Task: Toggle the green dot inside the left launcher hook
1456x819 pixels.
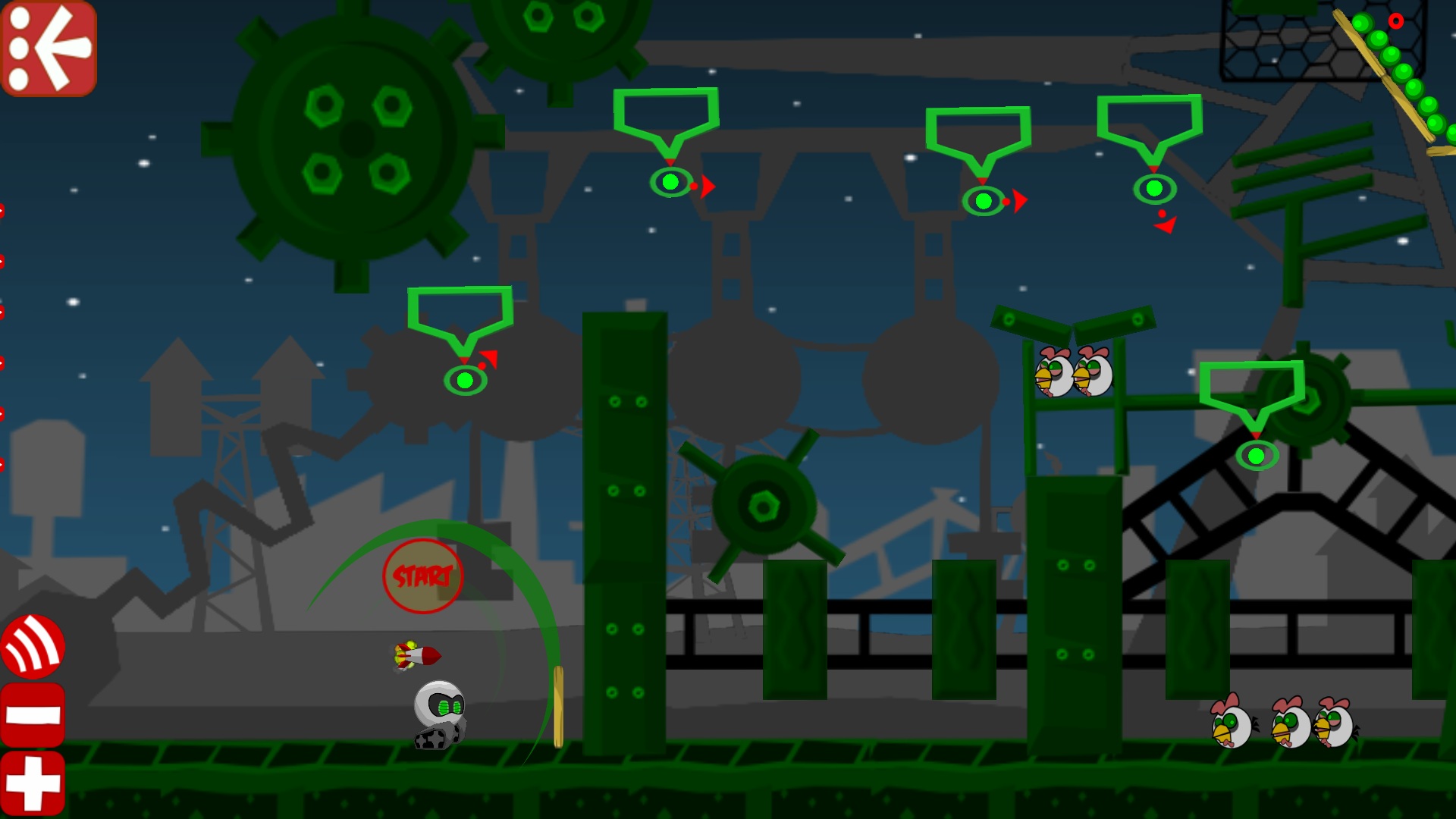Action: point(466,381)
